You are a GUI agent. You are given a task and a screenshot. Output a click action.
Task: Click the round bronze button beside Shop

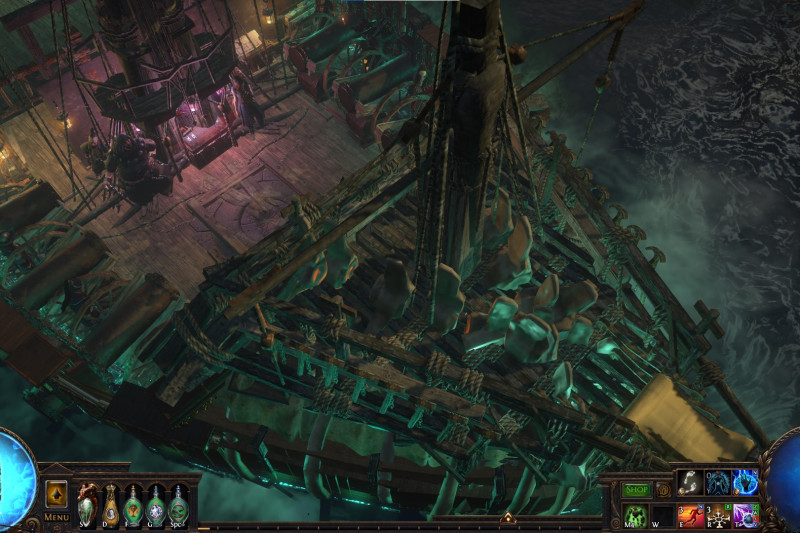click(662, 490)
